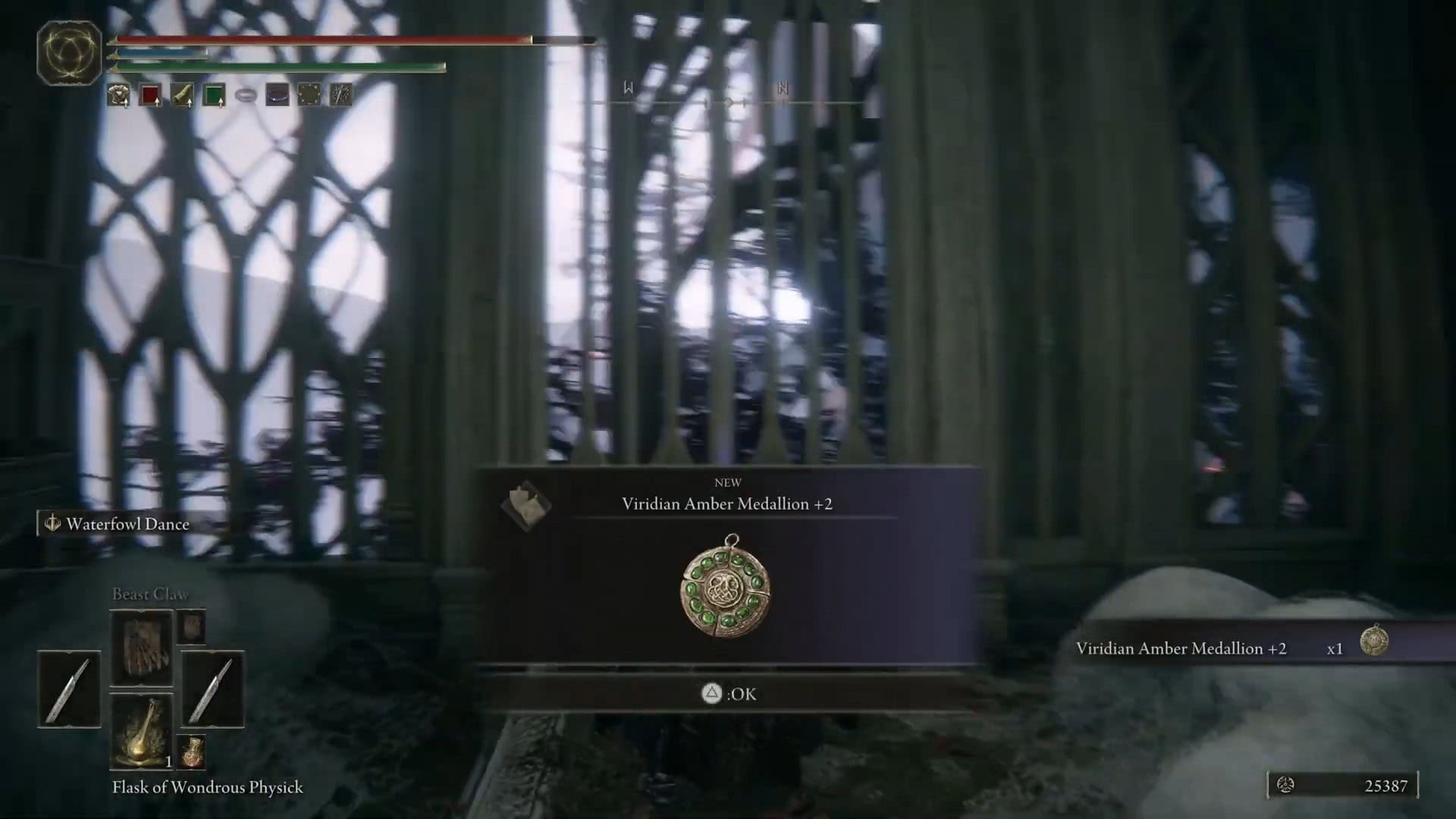
Task: Click the horn-shaped buff icon
Action: [x=180, y=95]
